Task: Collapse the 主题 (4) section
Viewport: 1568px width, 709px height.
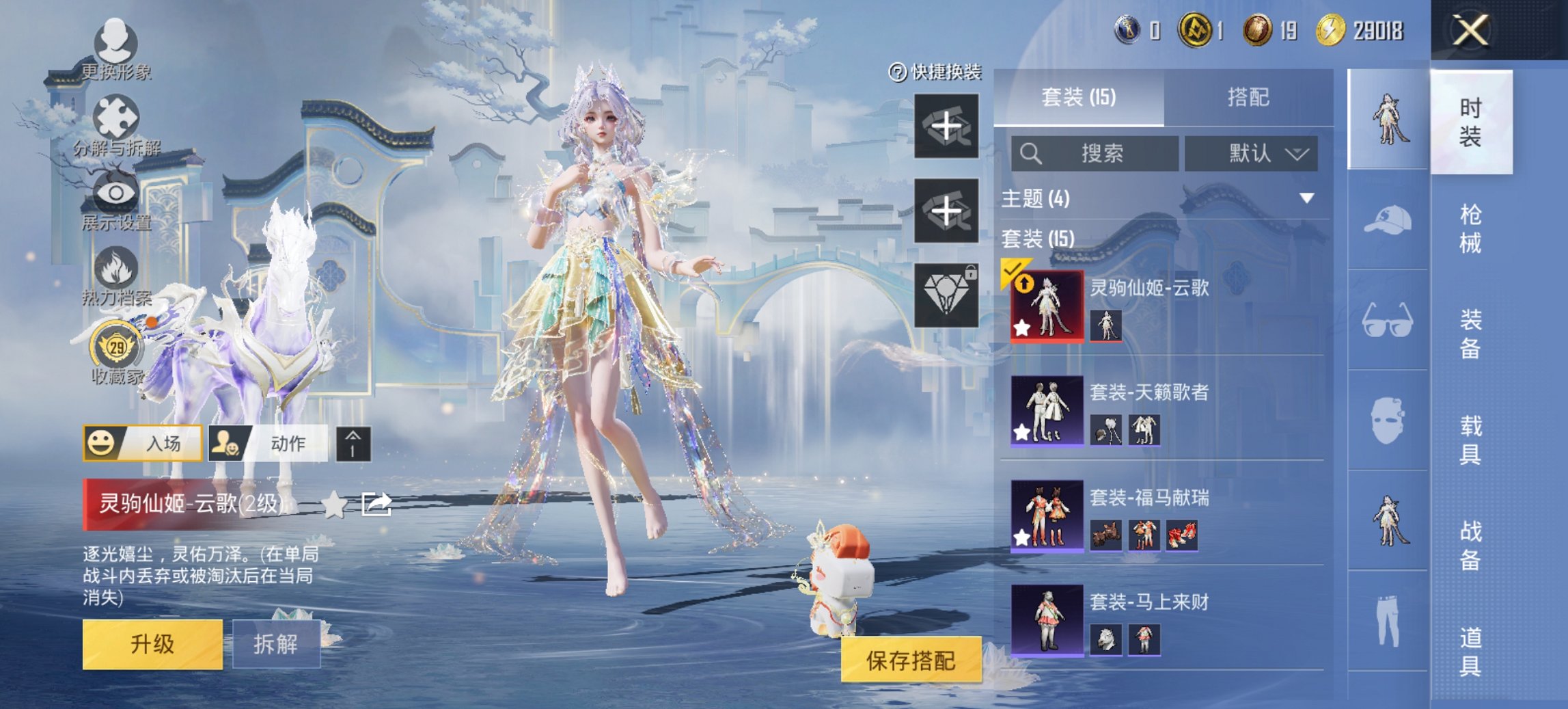Action: 1306,198
